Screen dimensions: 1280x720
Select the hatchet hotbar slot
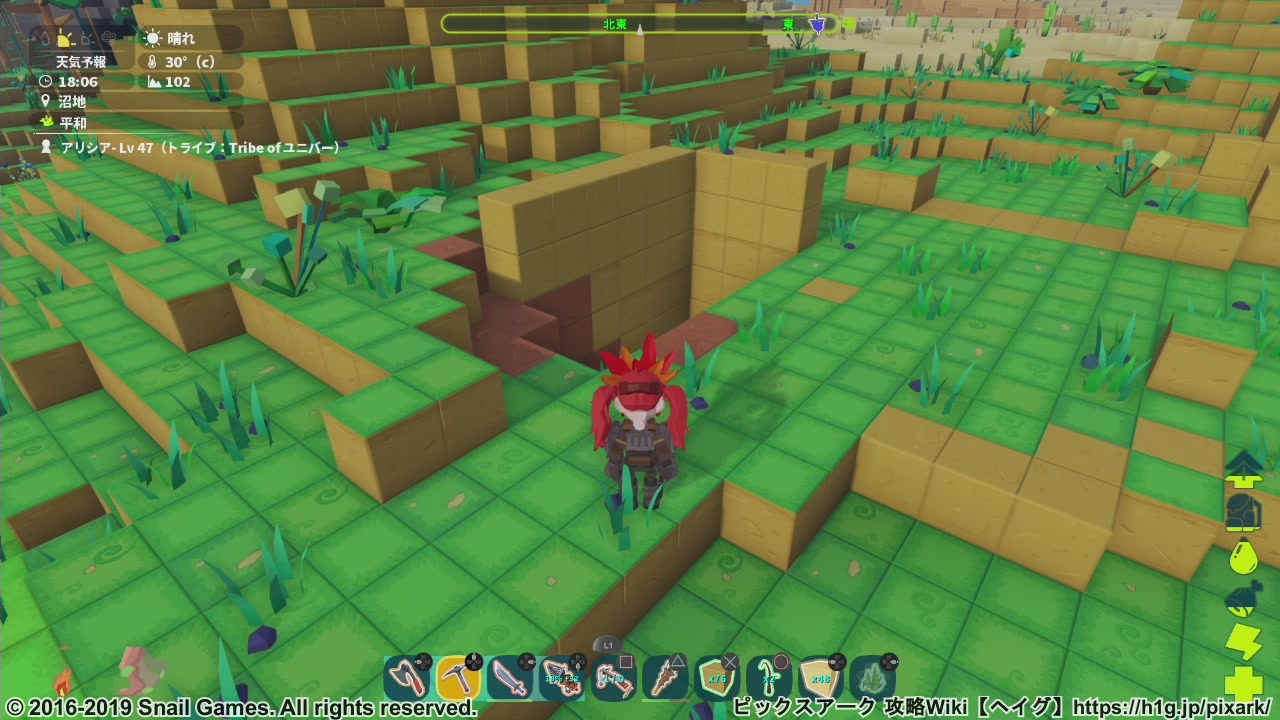click(x=406, y=679)
